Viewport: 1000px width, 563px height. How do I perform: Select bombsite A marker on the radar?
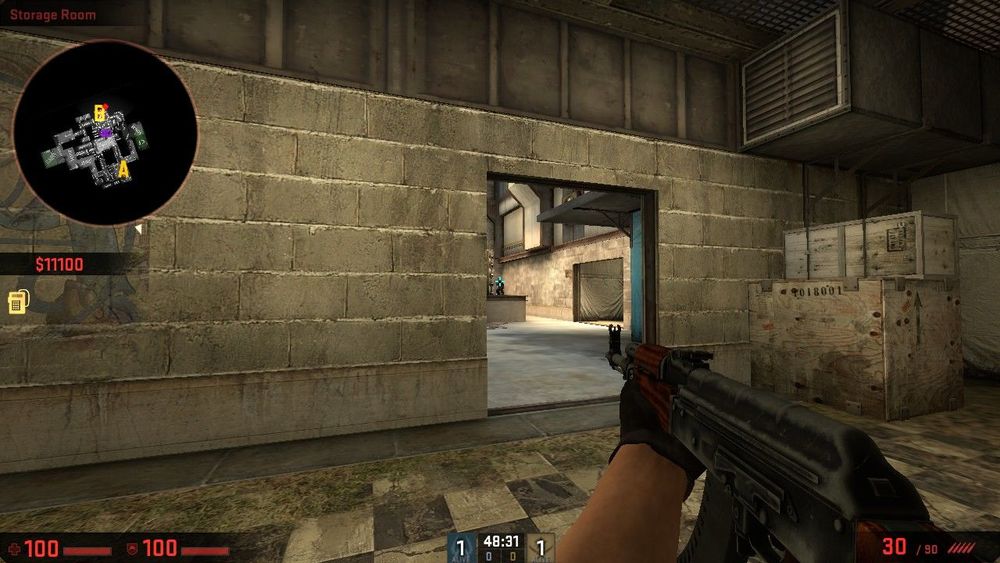click(x=124, y=169)
